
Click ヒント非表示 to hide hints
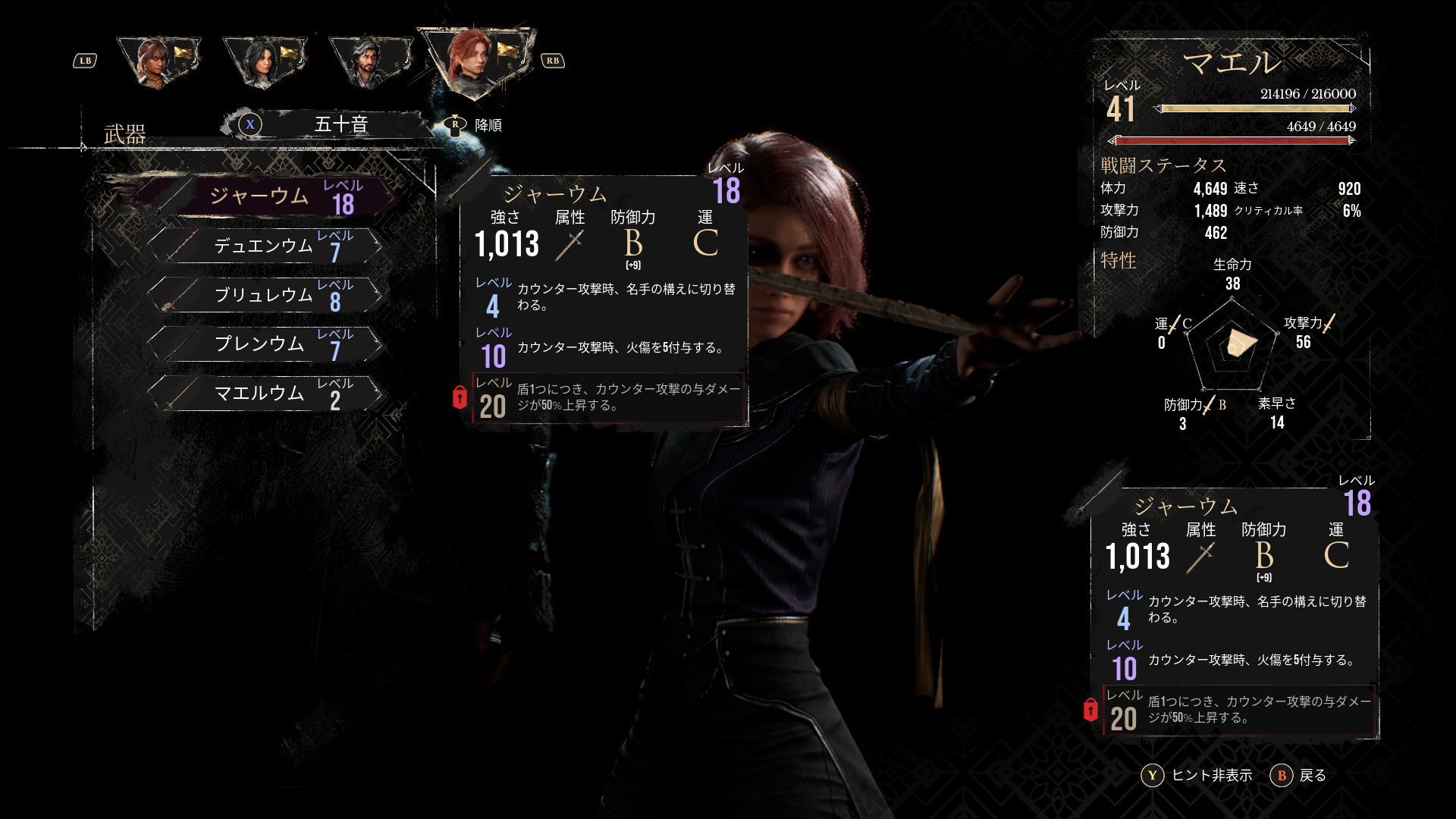(x=1197, y=775)
